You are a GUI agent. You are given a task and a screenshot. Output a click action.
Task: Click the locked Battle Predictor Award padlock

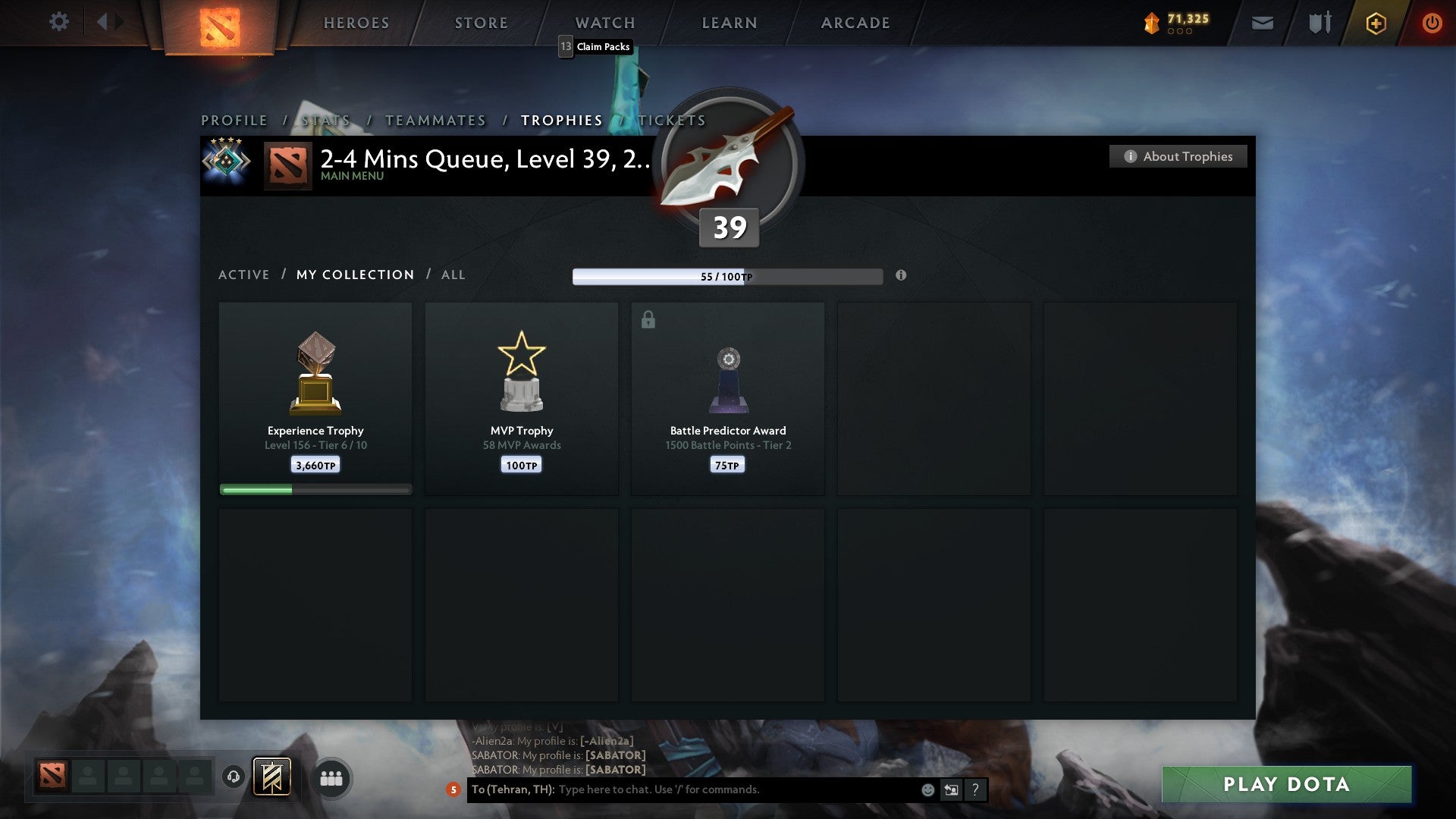coord(647,320)
